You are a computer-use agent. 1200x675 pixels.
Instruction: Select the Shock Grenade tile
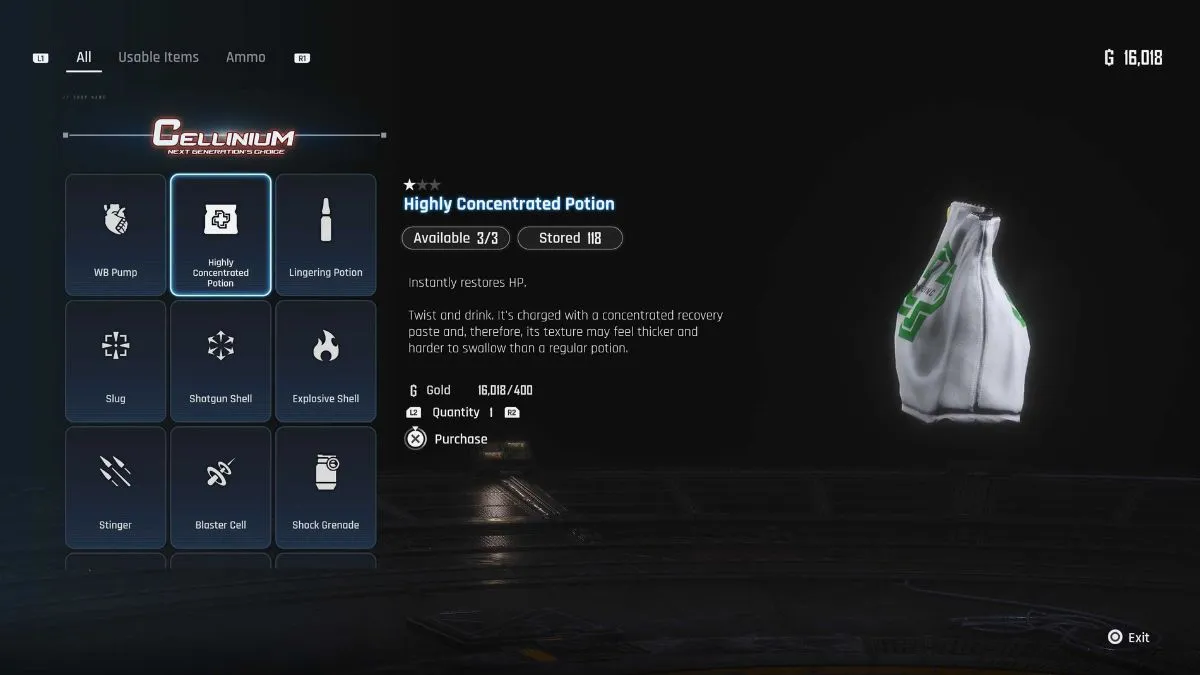pyautogui.click(x=326, y=487)
